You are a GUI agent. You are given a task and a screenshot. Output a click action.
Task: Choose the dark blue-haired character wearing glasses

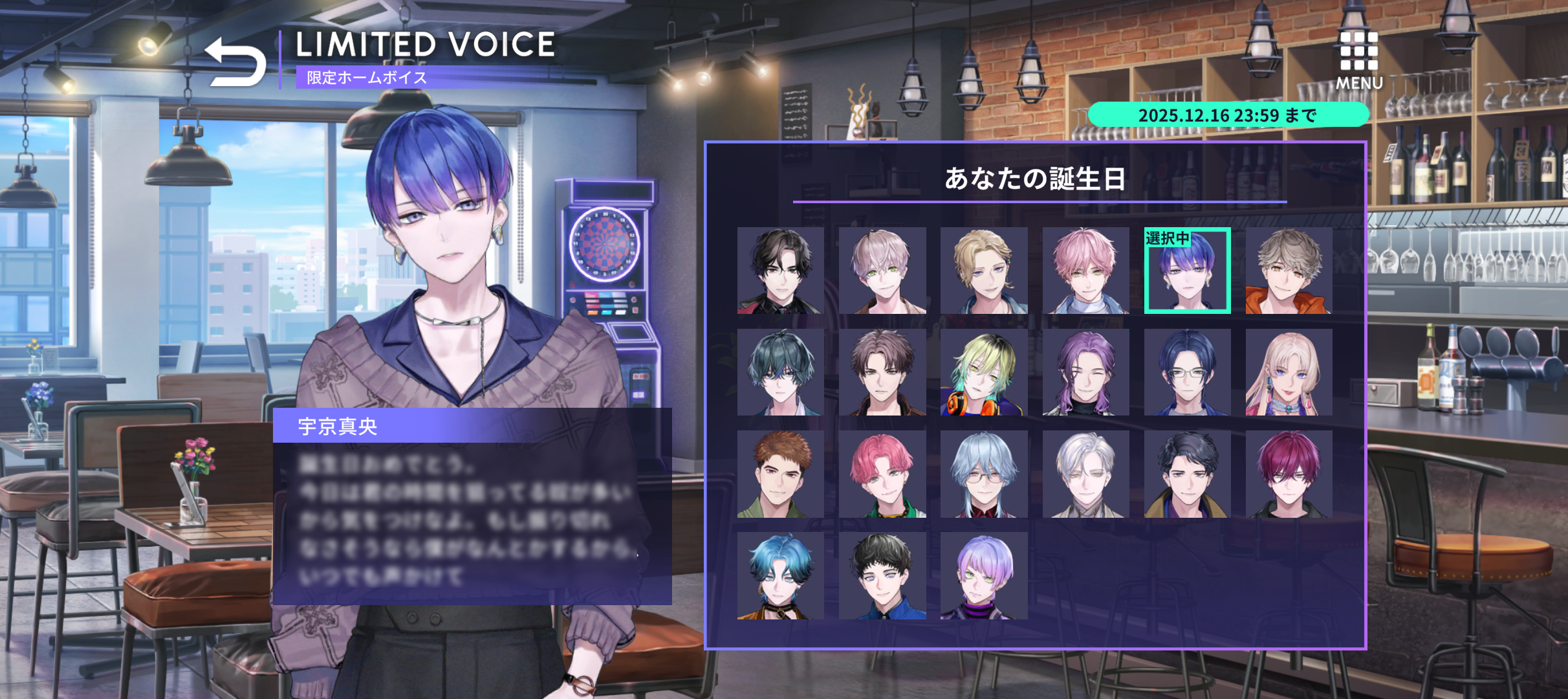tap(1188, 372)
